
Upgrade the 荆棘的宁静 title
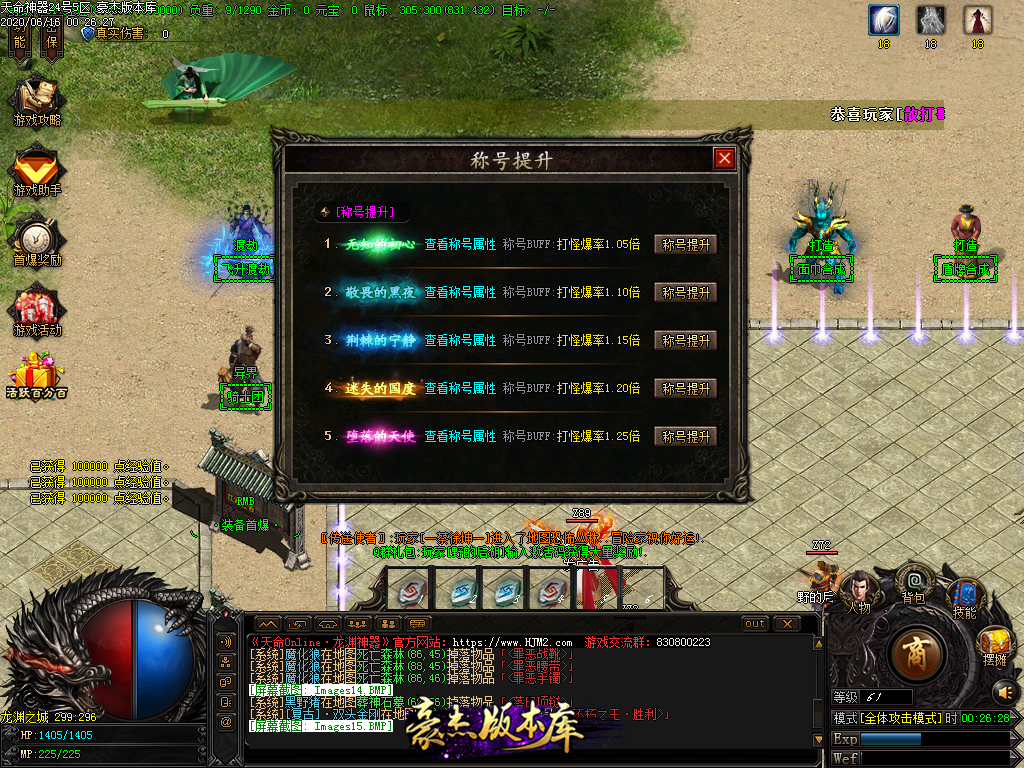tap(686, 340)
